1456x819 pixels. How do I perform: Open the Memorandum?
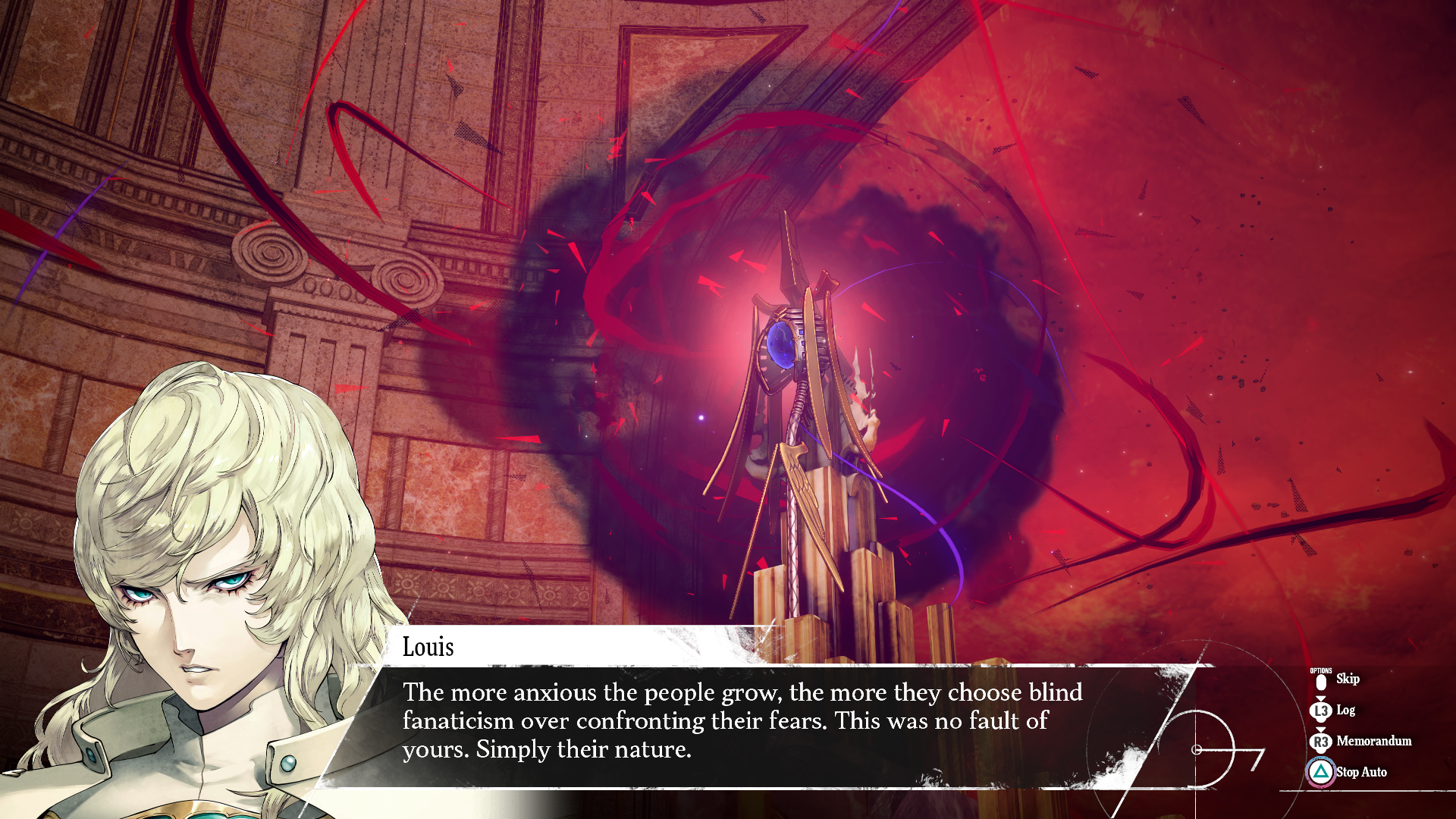(x=1373, y=741)
